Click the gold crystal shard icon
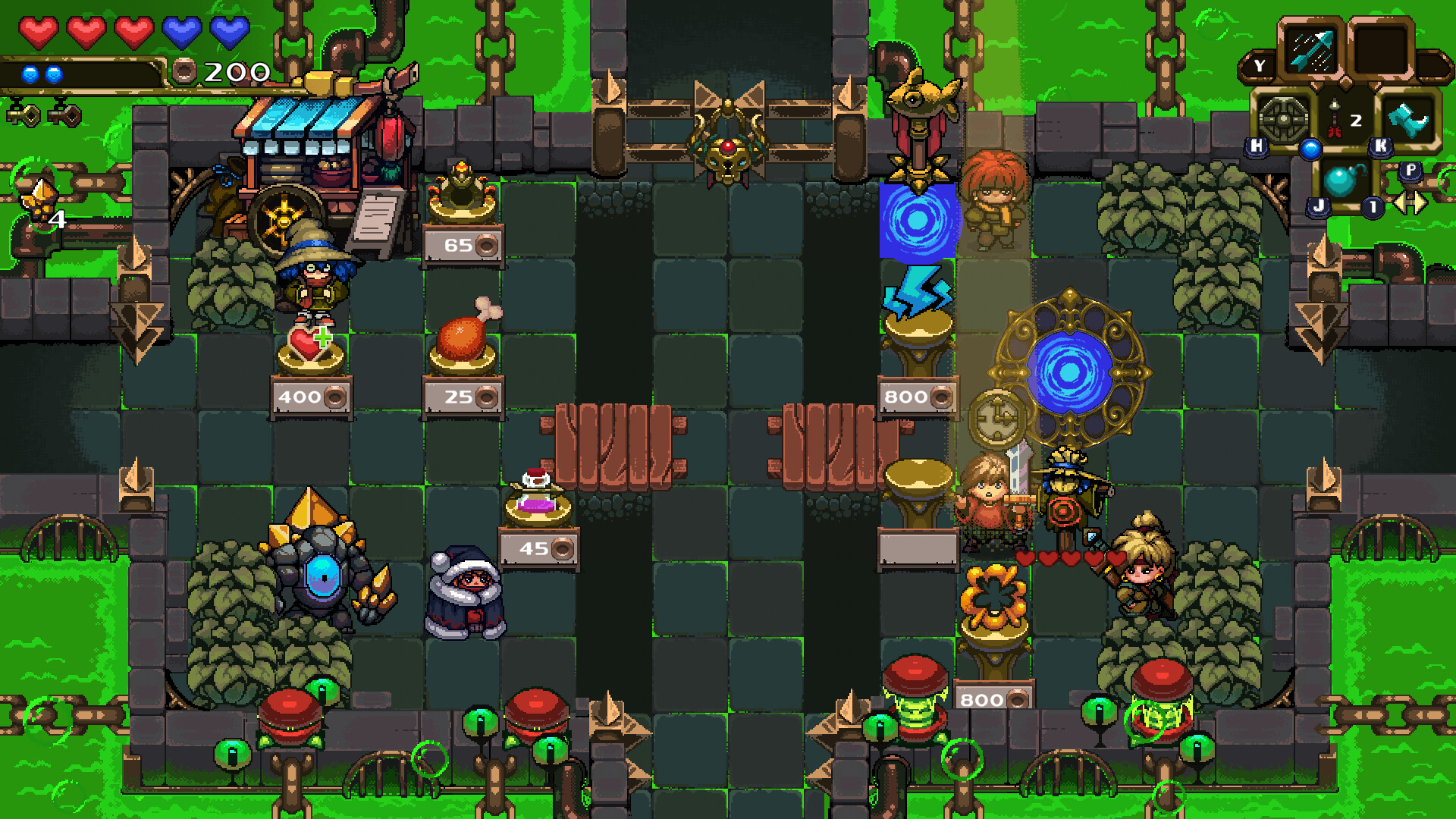The image size is (1456, 819). click(39, 199)
